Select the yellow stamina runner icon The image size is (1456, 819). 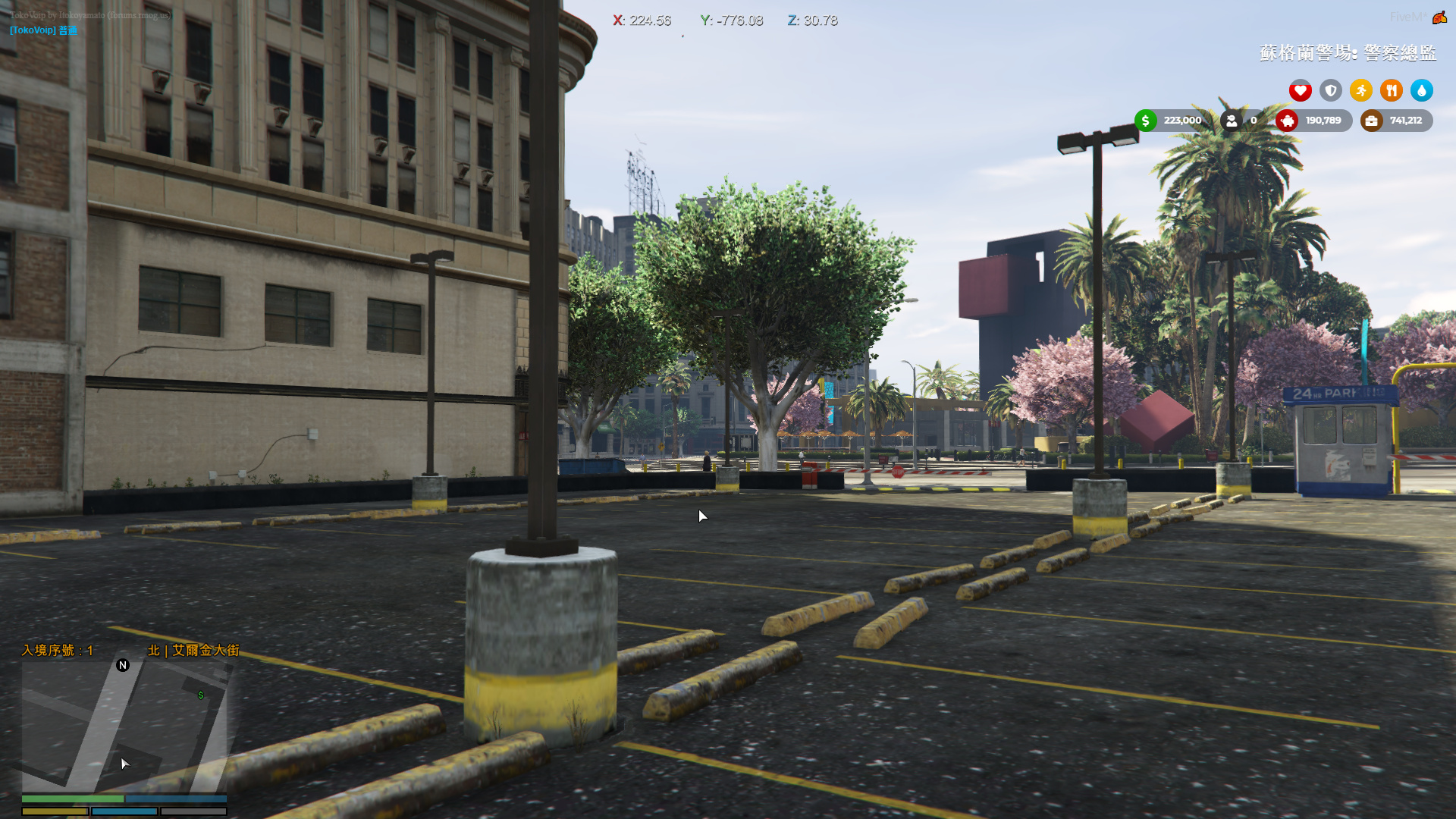pyautogui.click(x=1361, y=90)
